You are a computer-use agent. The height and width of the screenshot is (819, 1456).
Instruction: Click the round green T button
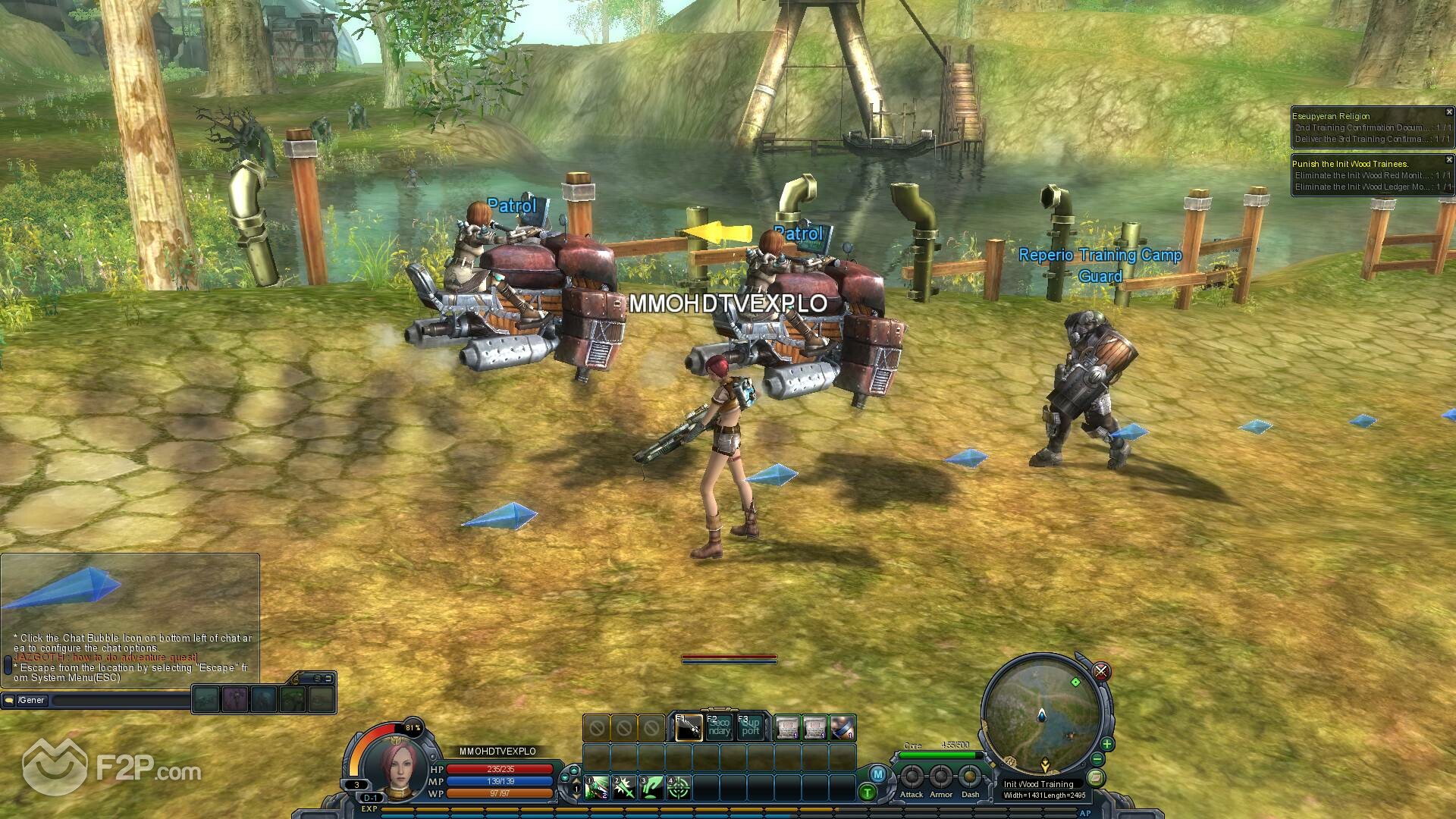coord(868,793)
